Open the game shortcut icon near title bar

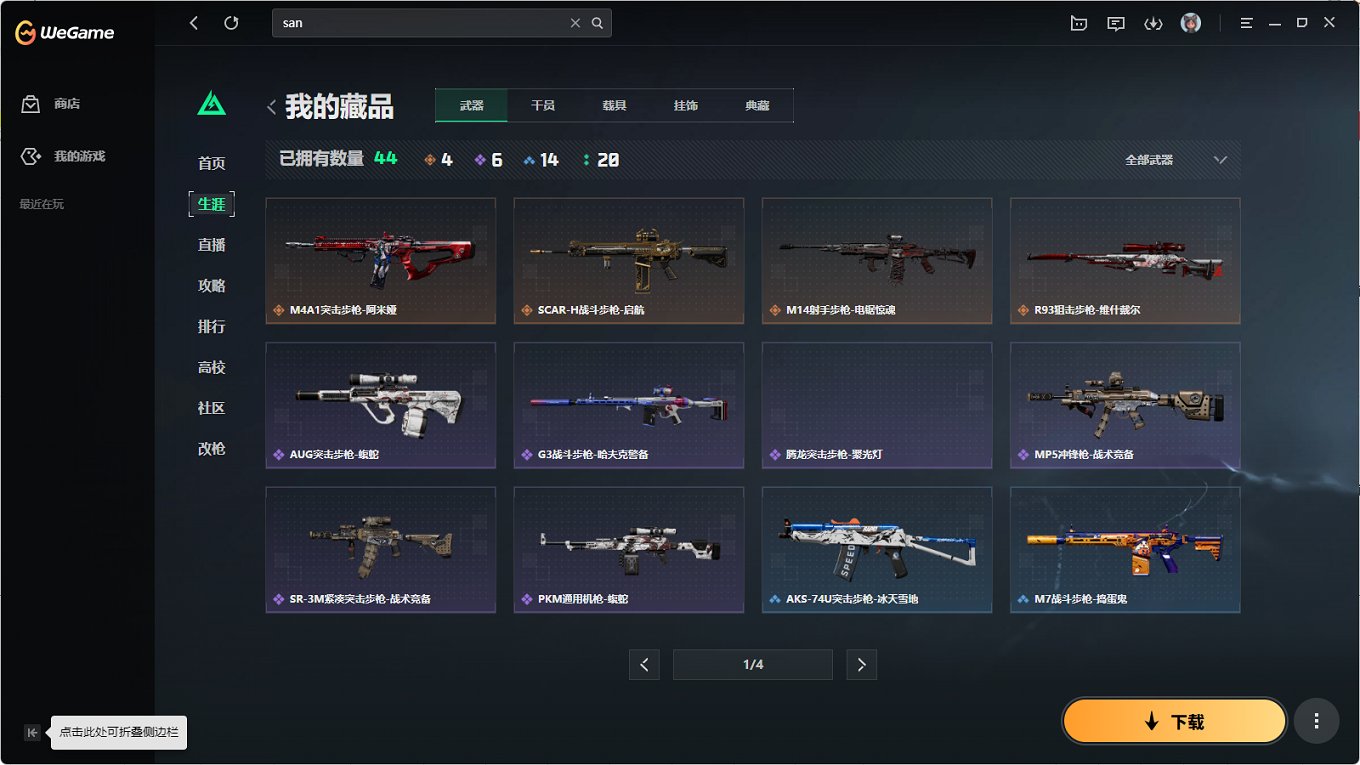tap(1078, 22)
